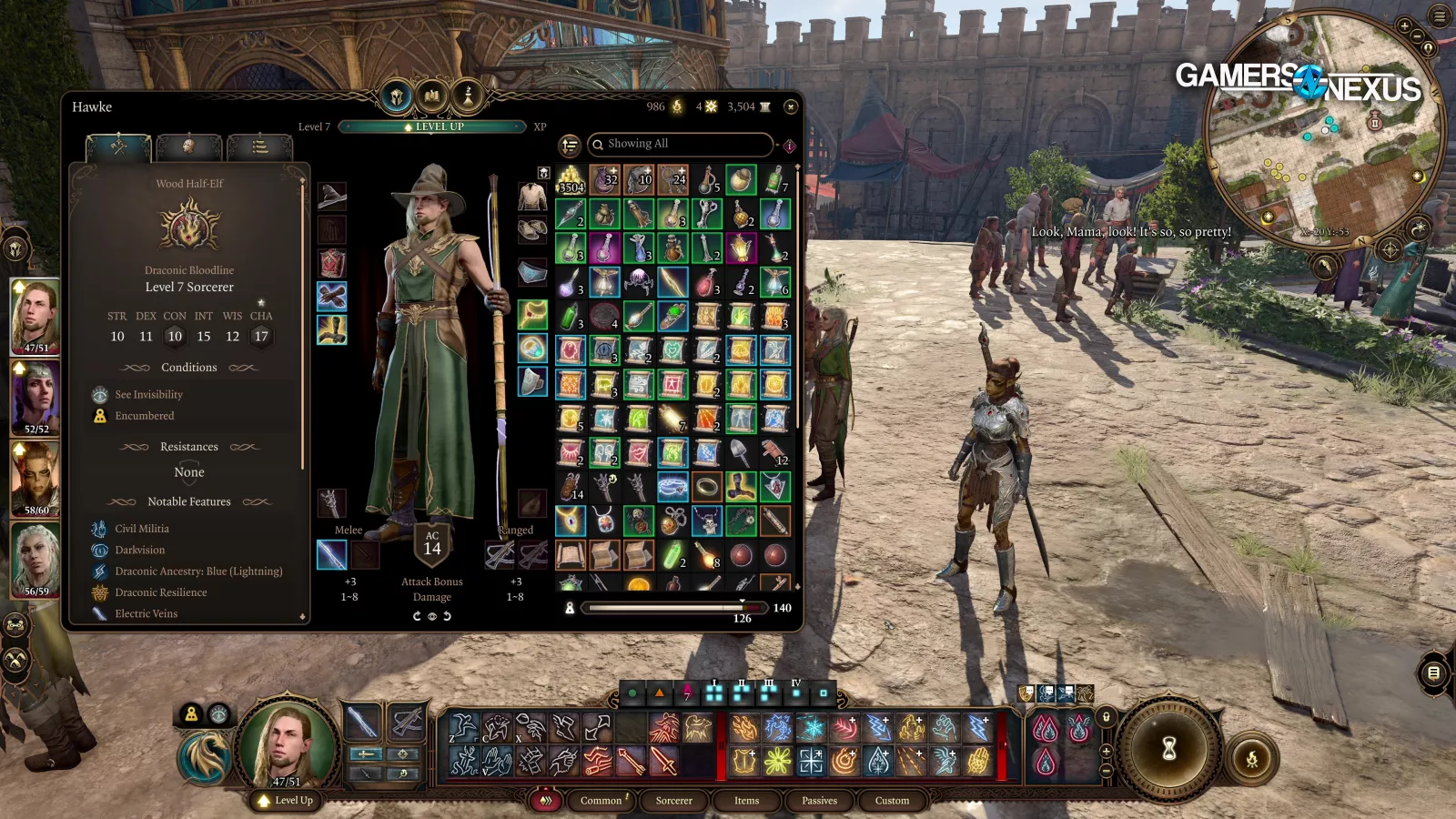Close the Hawke character sheet window

click(x=791, y=106)
